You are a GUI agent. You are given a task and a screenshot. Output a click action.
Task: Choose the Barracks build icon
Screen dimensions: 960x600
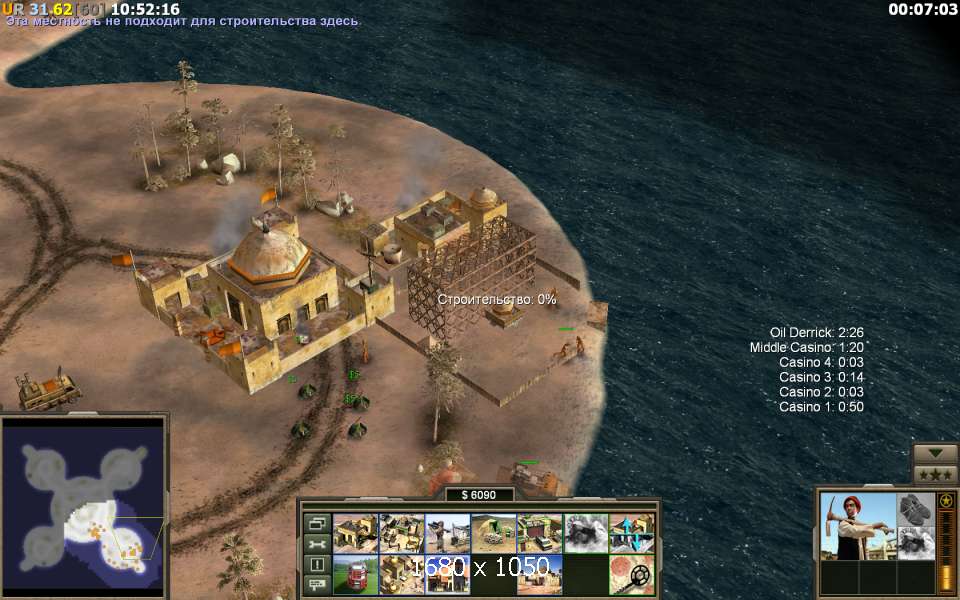click(401, 533)
